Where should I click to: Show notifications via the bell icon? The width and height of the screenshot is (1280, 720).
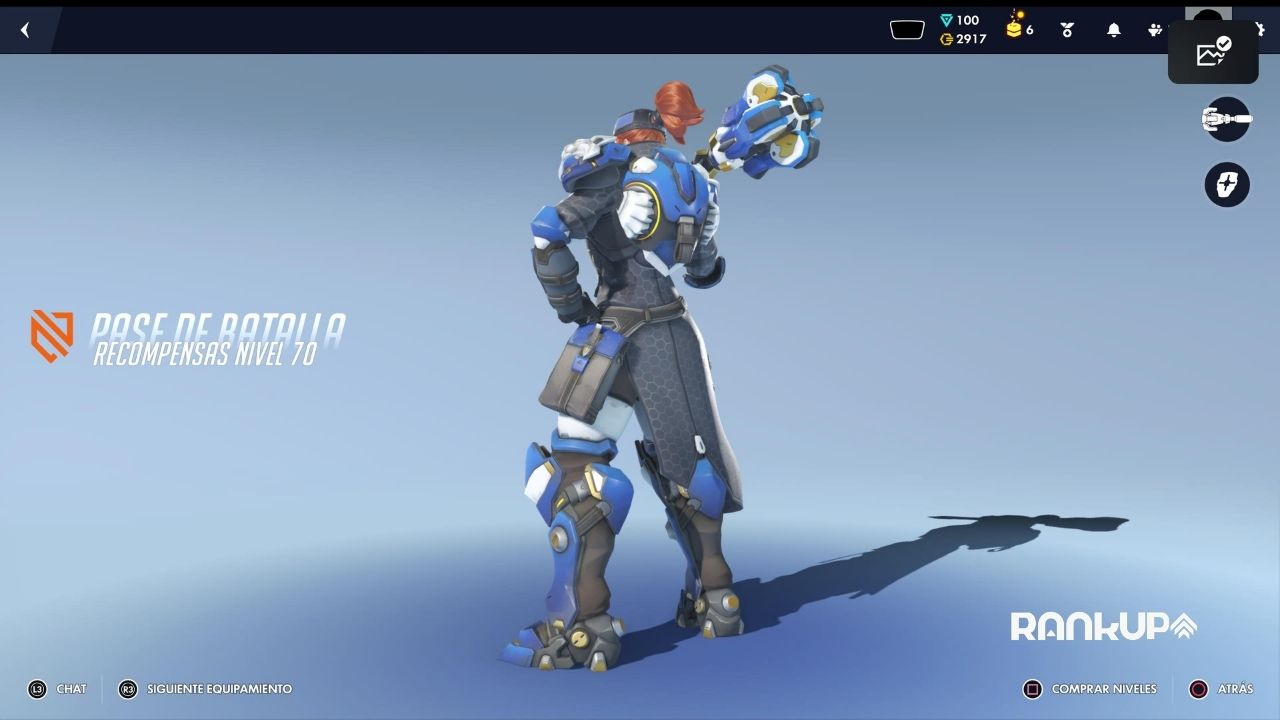[x=1113, y=30]
